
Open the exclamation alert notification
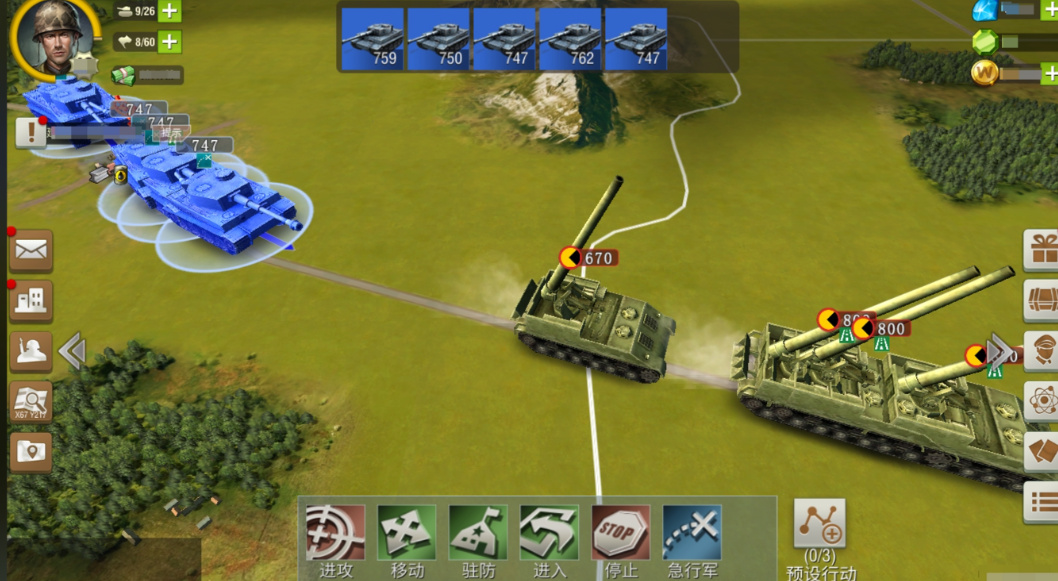[x=31, y=132]
